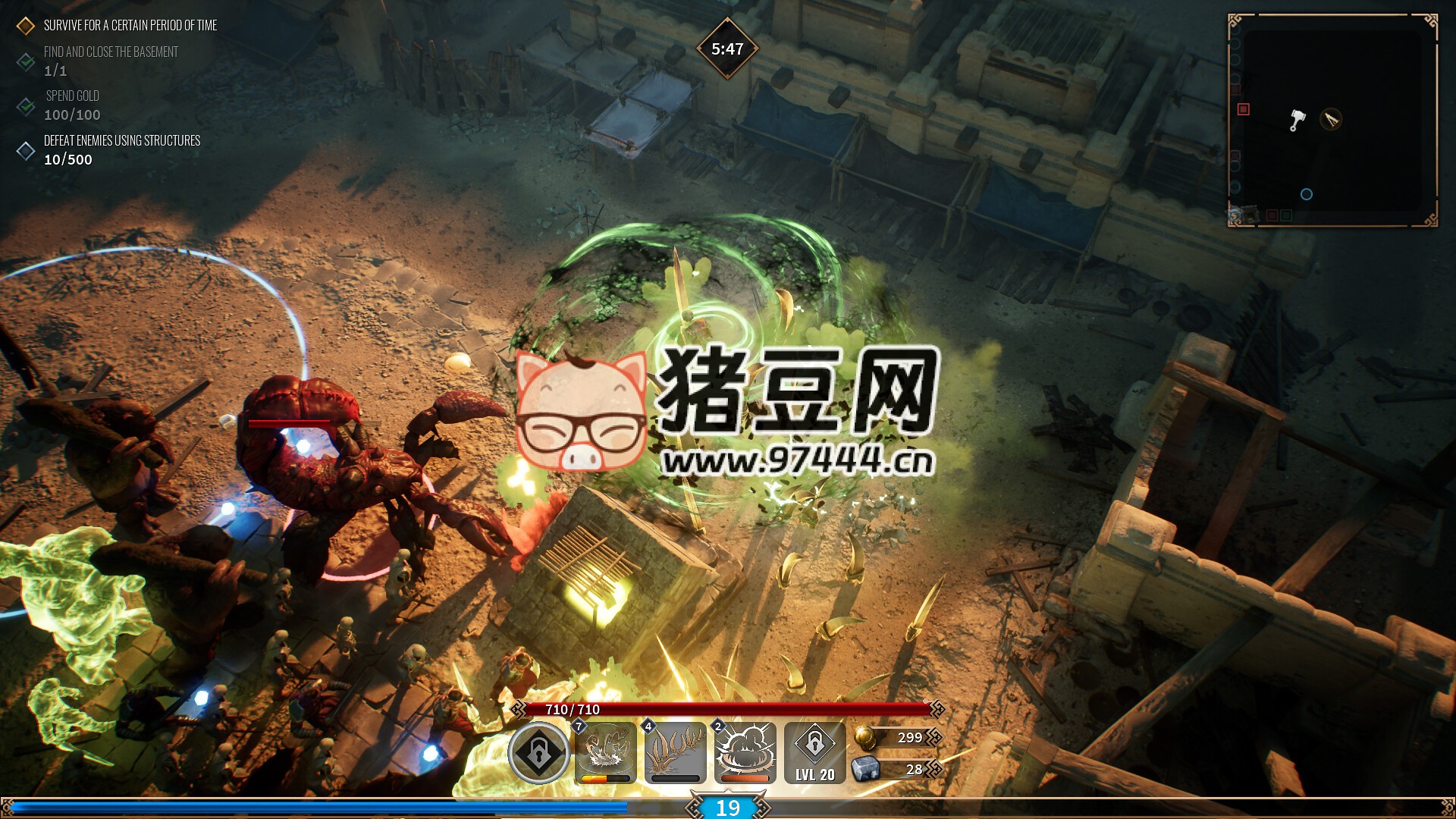
Task: Click the hammer marker on the minimap
Action: [1298, 120]
